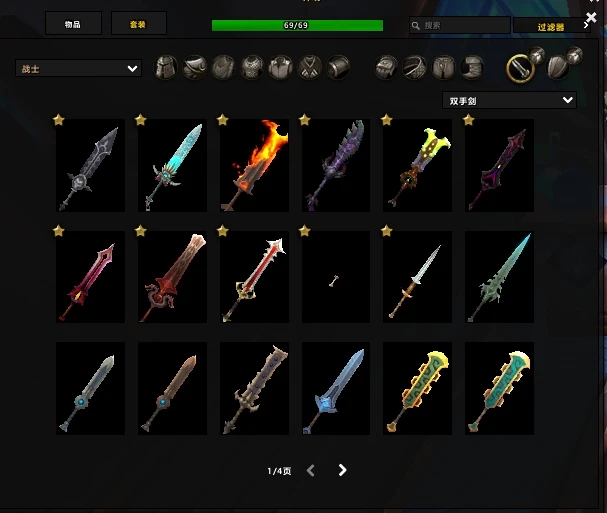Pick the tiny distant sword thumbnail

pos(336,277)
